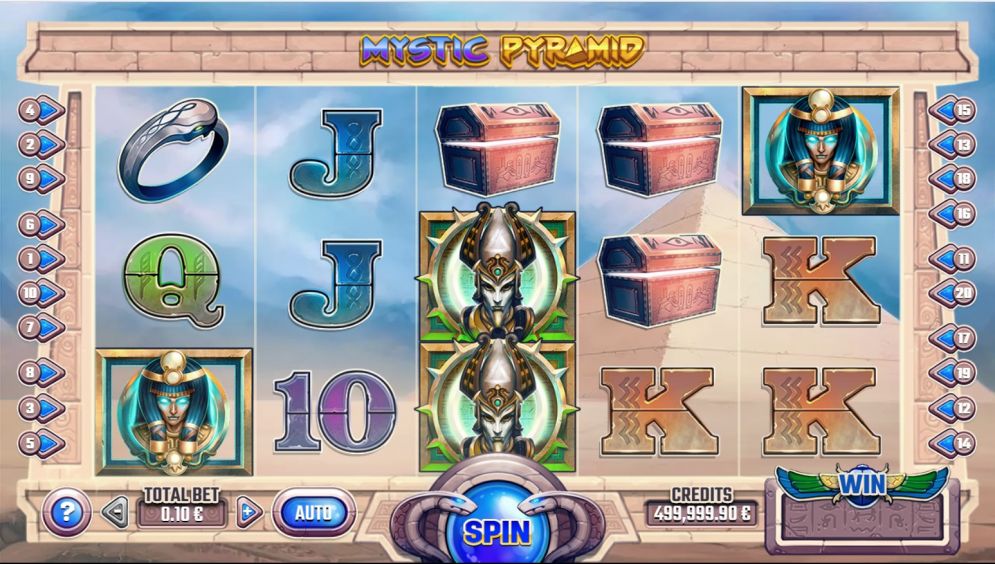The width and height of the screenshot is (995, 564).
Task: Show payline number 15
Action: click(x=956, y=109)
